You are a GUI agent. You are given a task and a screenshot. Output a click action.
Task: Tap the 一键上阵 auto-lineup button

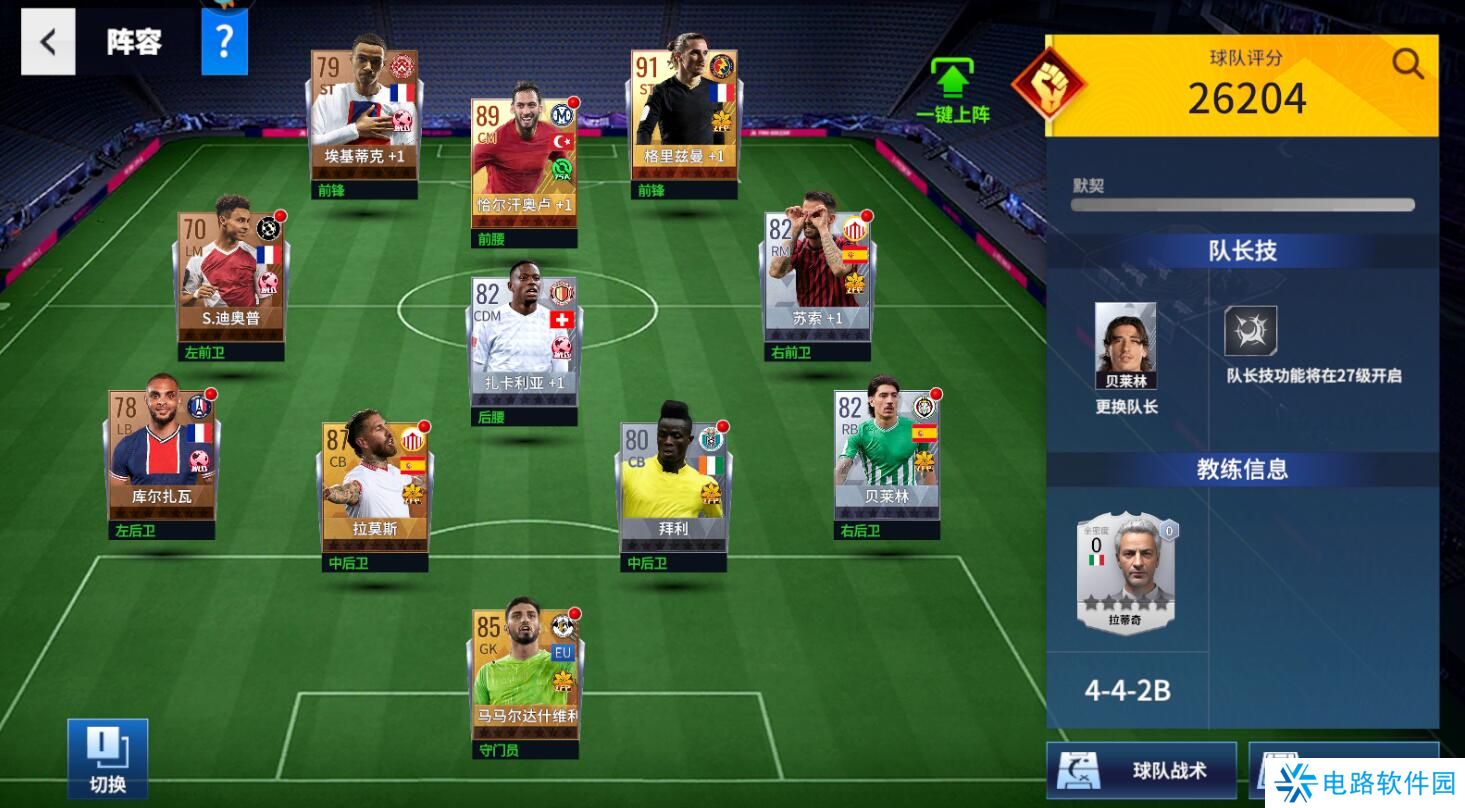(952, 91)
